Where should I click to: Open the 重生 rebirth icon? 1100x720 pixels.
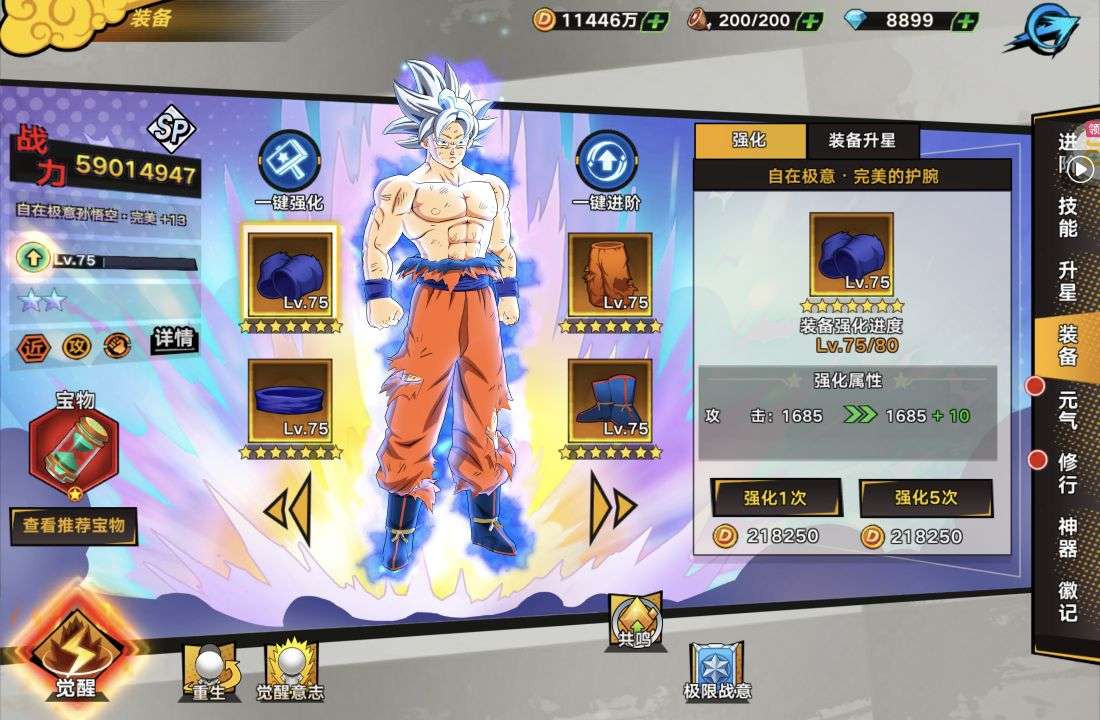coord(208,668)
